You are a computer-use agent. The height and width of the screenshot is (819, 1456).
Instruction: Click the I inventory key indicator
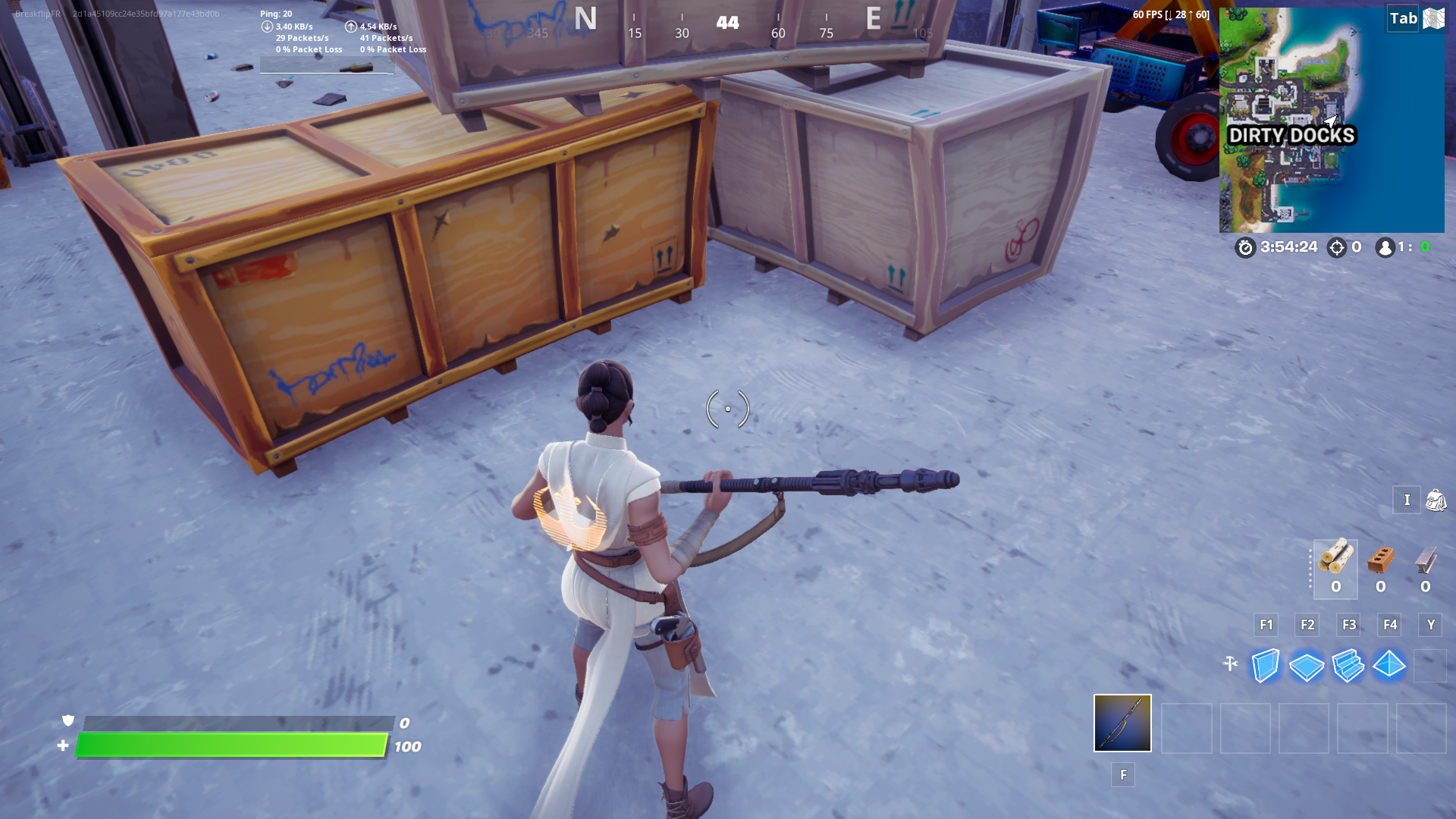point(1407,500)
